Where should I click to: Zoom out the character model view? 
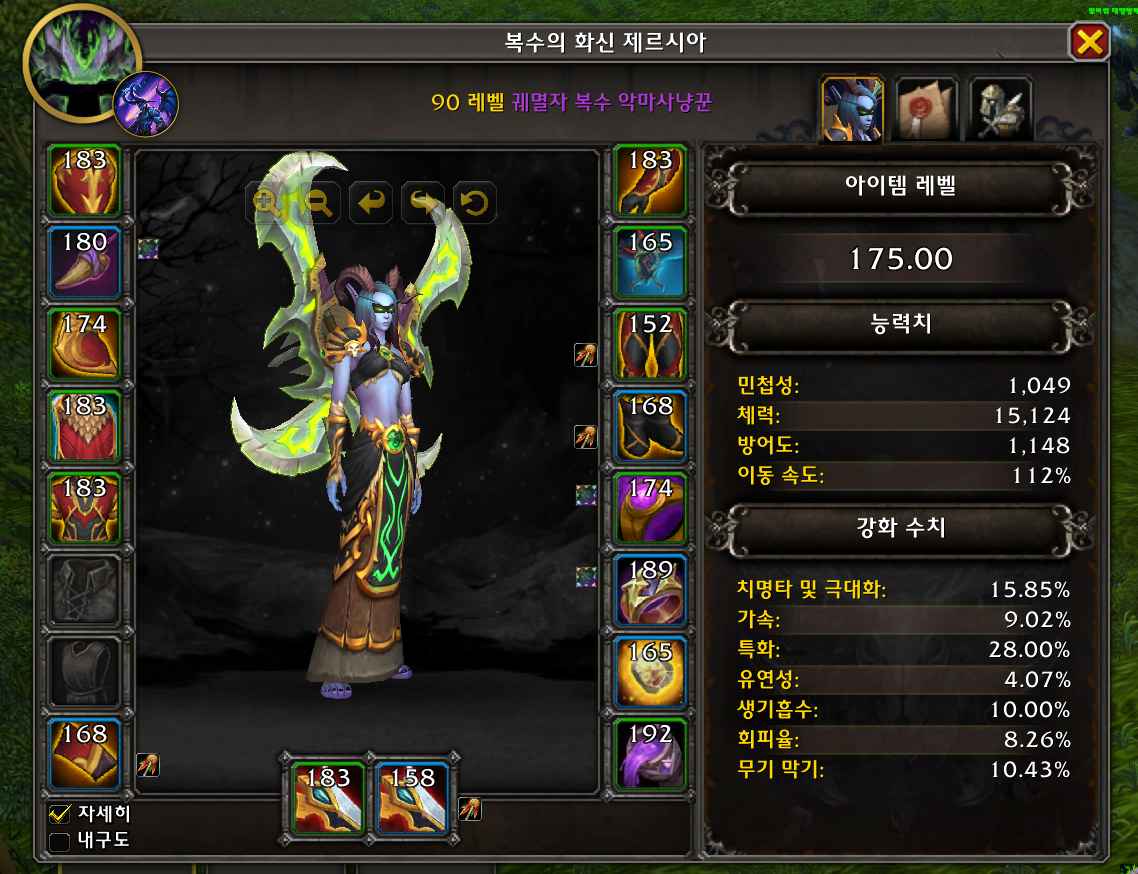coord(319,203)
